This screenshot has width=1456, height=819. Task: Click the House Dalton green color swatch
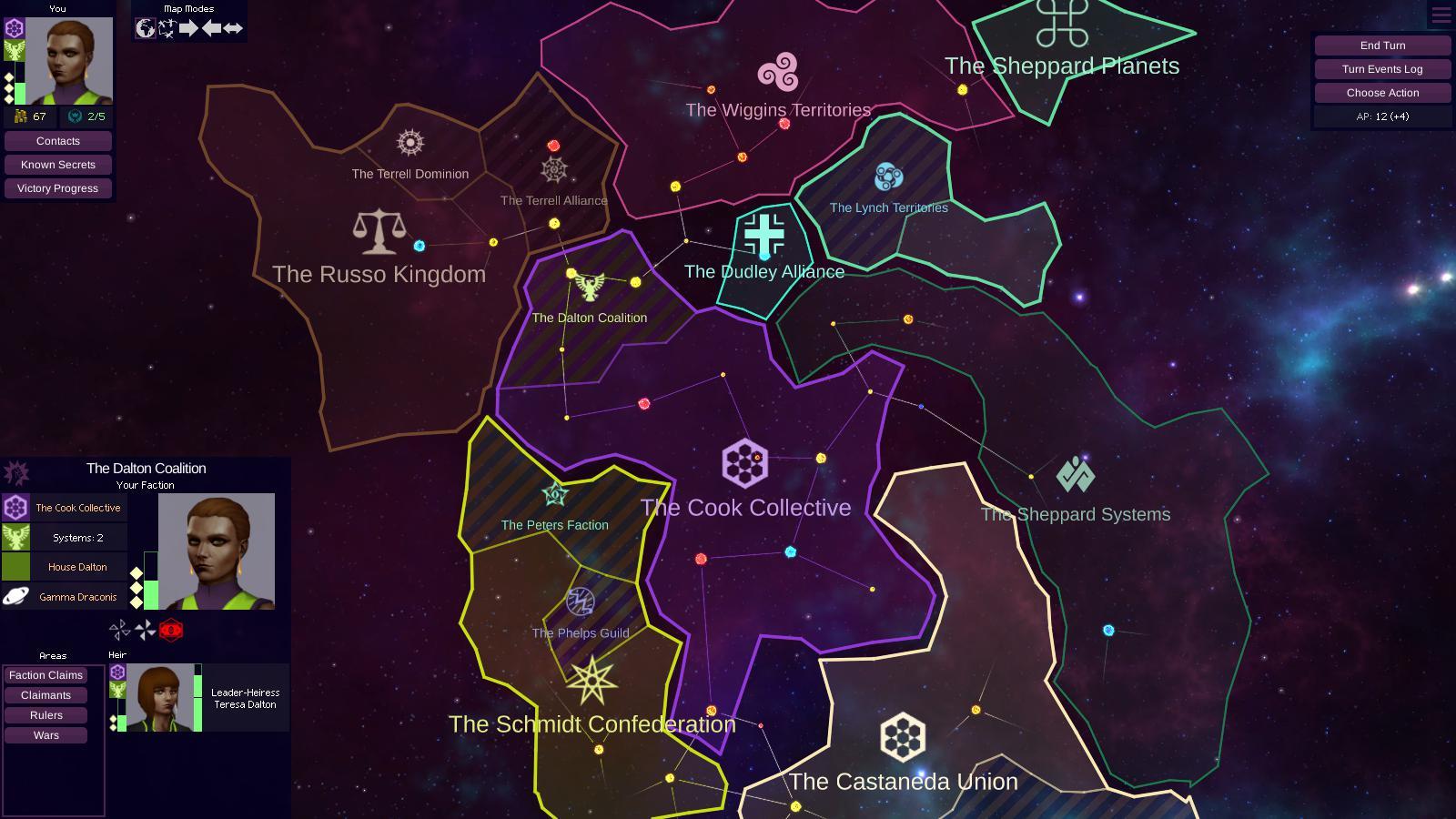click(15, 566)
